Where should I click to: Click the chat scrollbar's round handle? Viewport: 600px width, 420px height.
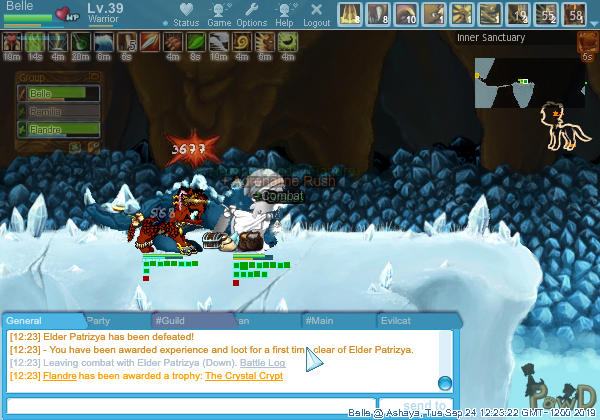tap(444, 383)
